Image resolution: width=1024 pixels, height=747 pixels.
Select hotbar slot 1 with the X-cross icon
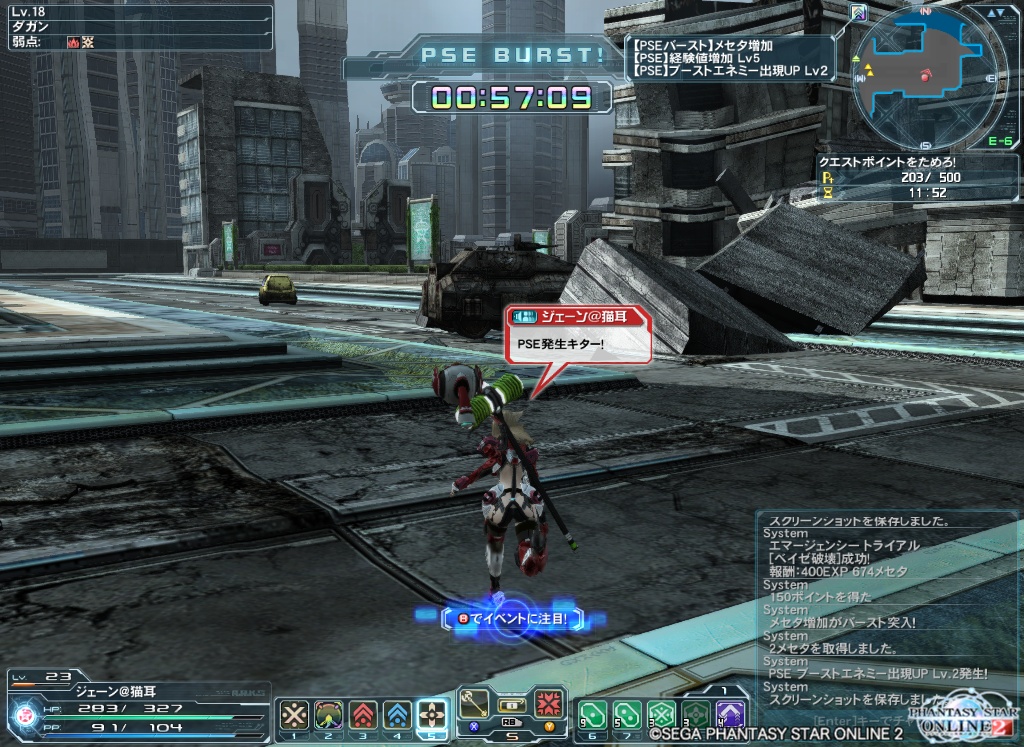coord(294,714)
